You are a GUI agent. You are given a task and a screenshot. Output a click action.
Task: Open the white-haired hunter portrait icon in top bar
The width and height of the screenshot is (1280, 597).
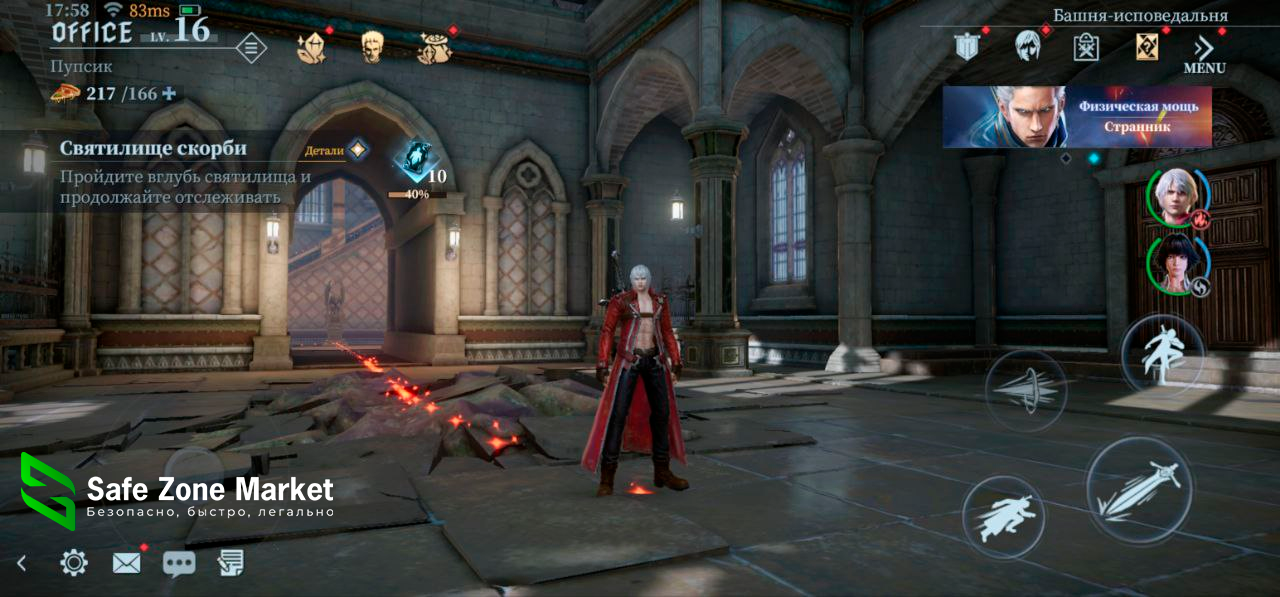(x=1027, y=46)
